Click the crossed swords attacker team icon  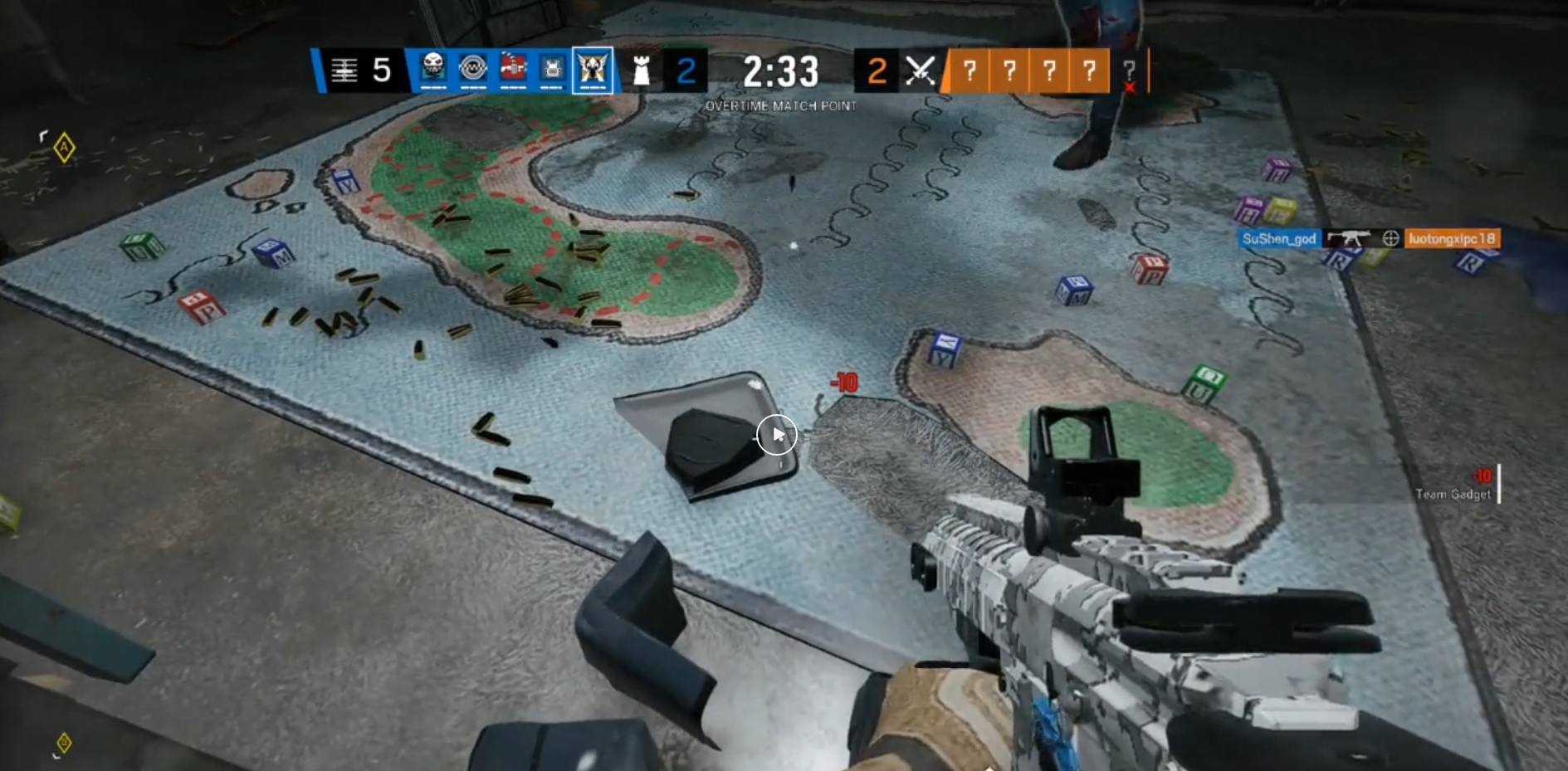click(920, 71)
